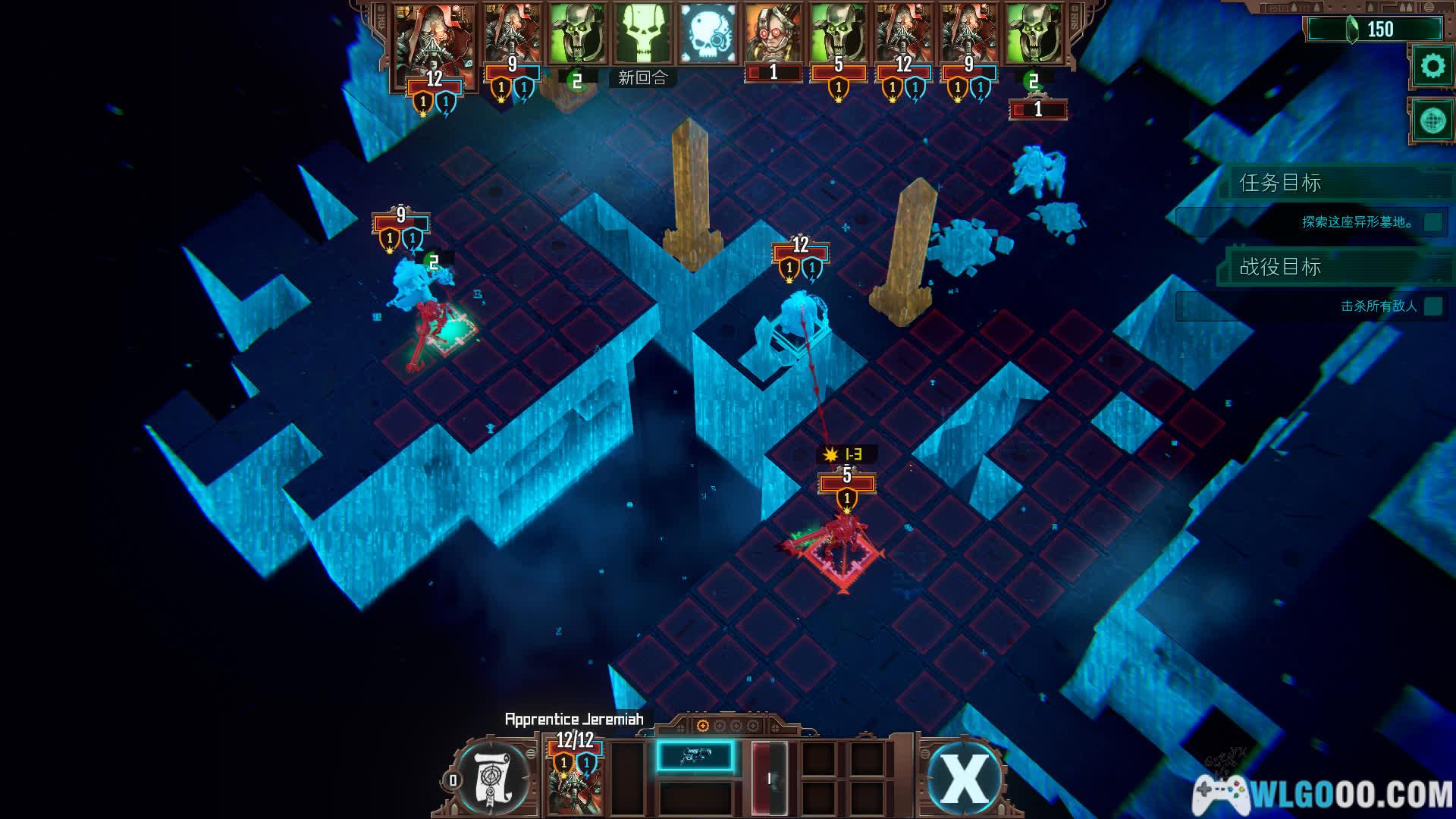
Task: Select the highlighted ranged weapon slot
Action: click(x=695, y=757)
